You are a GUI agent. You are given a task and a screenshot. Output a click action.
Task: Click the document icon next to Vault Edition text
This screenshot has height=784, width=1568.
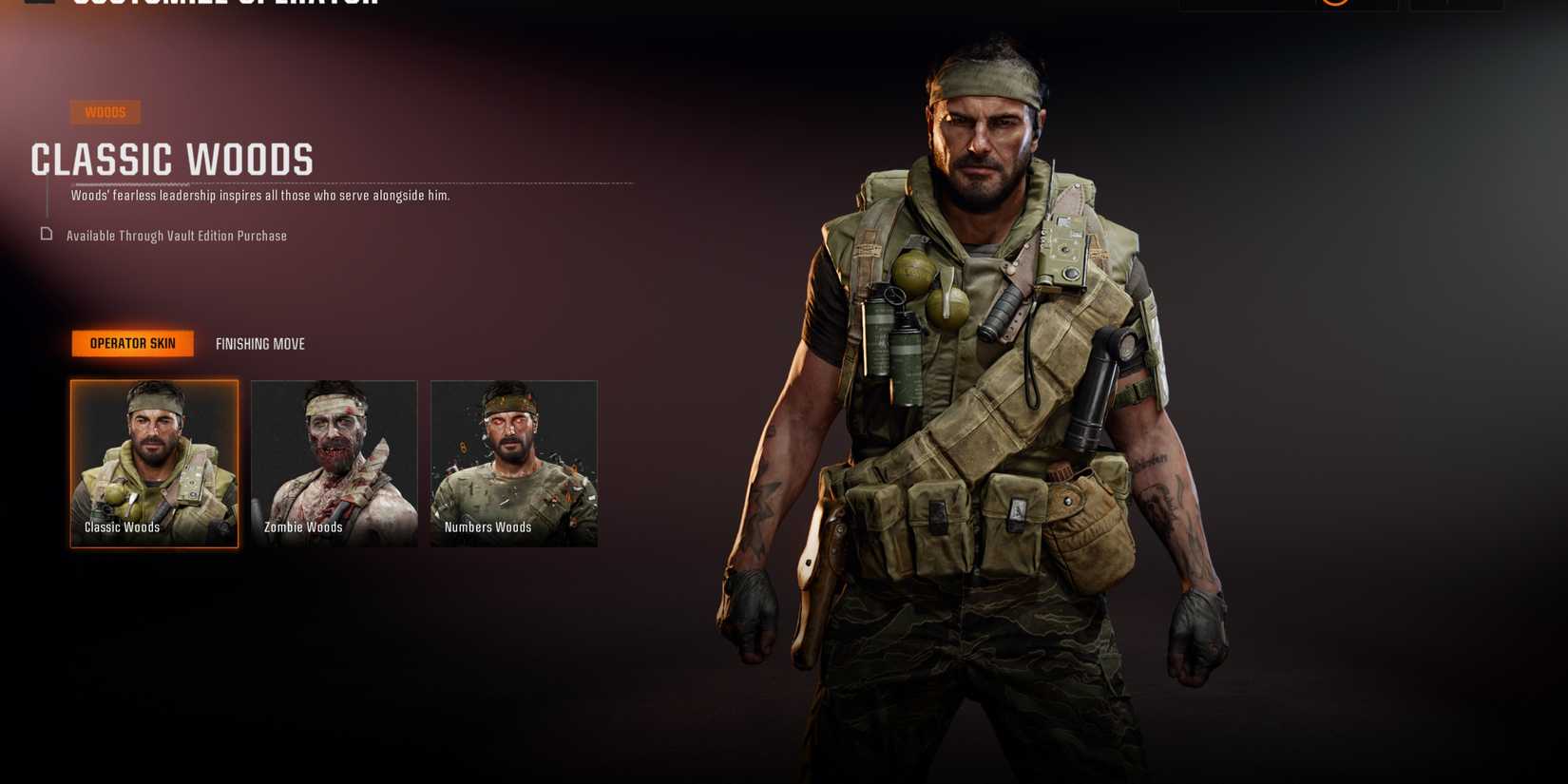[46, 235]
